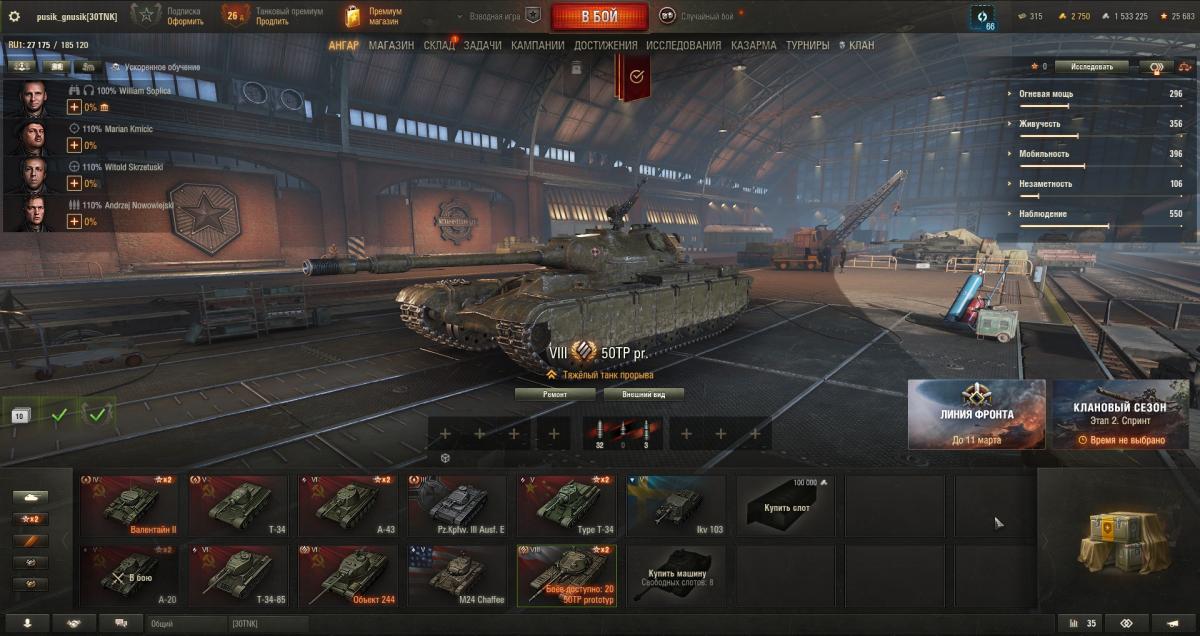Open the КАЗАРМА tab

point(753,45)
